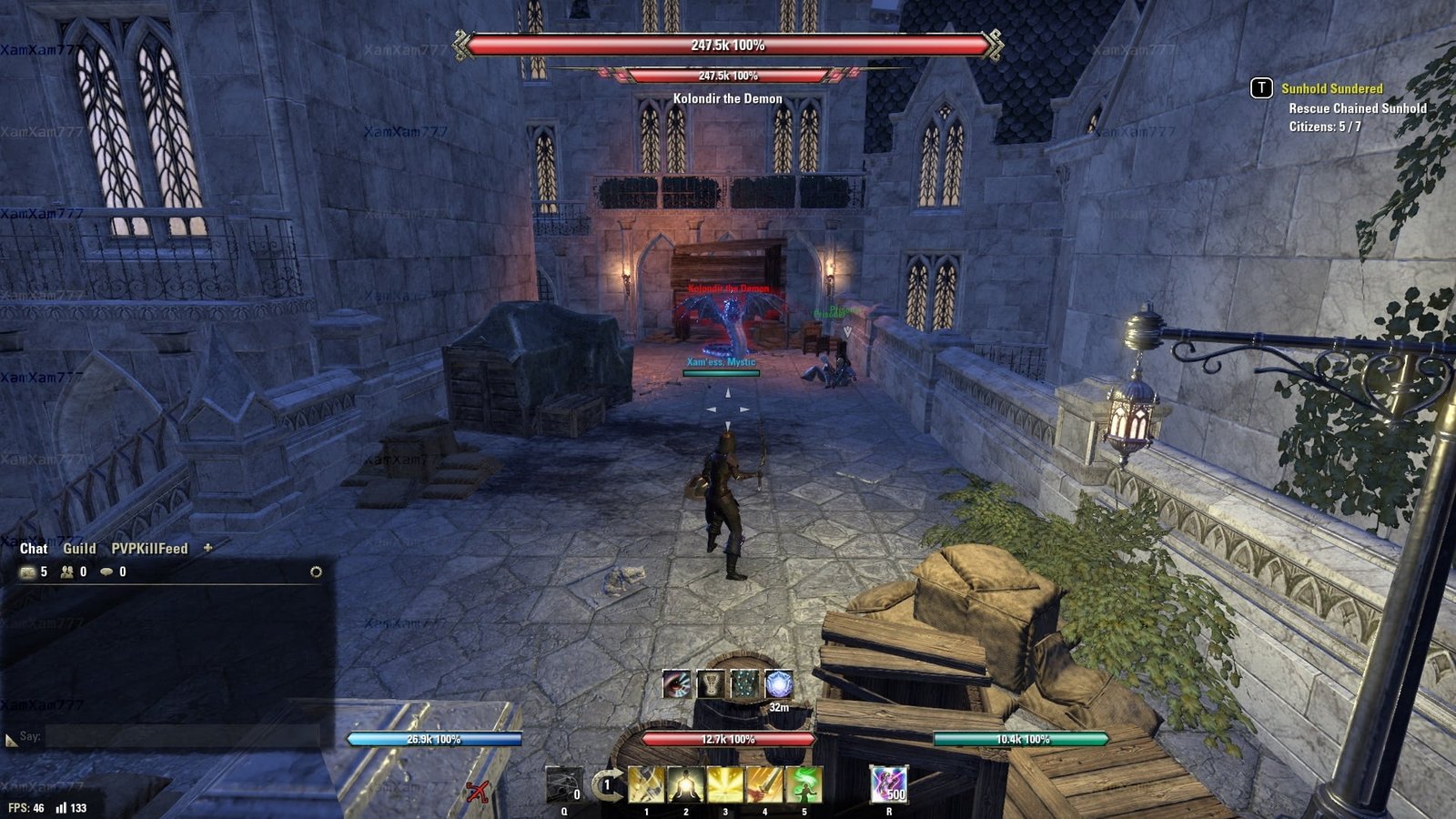The image size is (1456, 819).
Task: Select the Sunhold Sundered quest tracker
Action: point(1331,88)
